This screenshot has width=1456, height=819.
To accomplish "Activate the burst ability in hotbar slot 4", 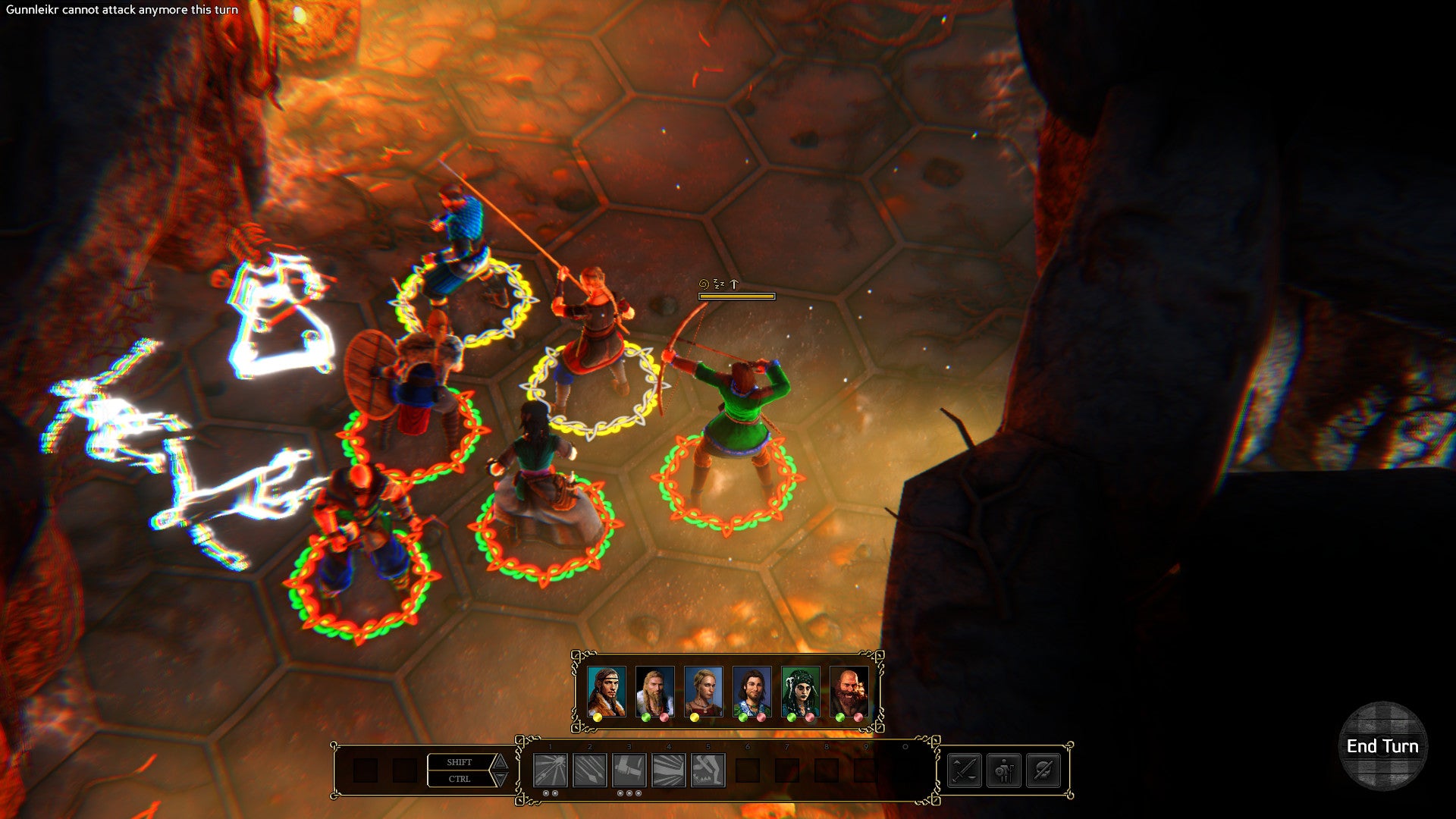I will click(668, 770).
